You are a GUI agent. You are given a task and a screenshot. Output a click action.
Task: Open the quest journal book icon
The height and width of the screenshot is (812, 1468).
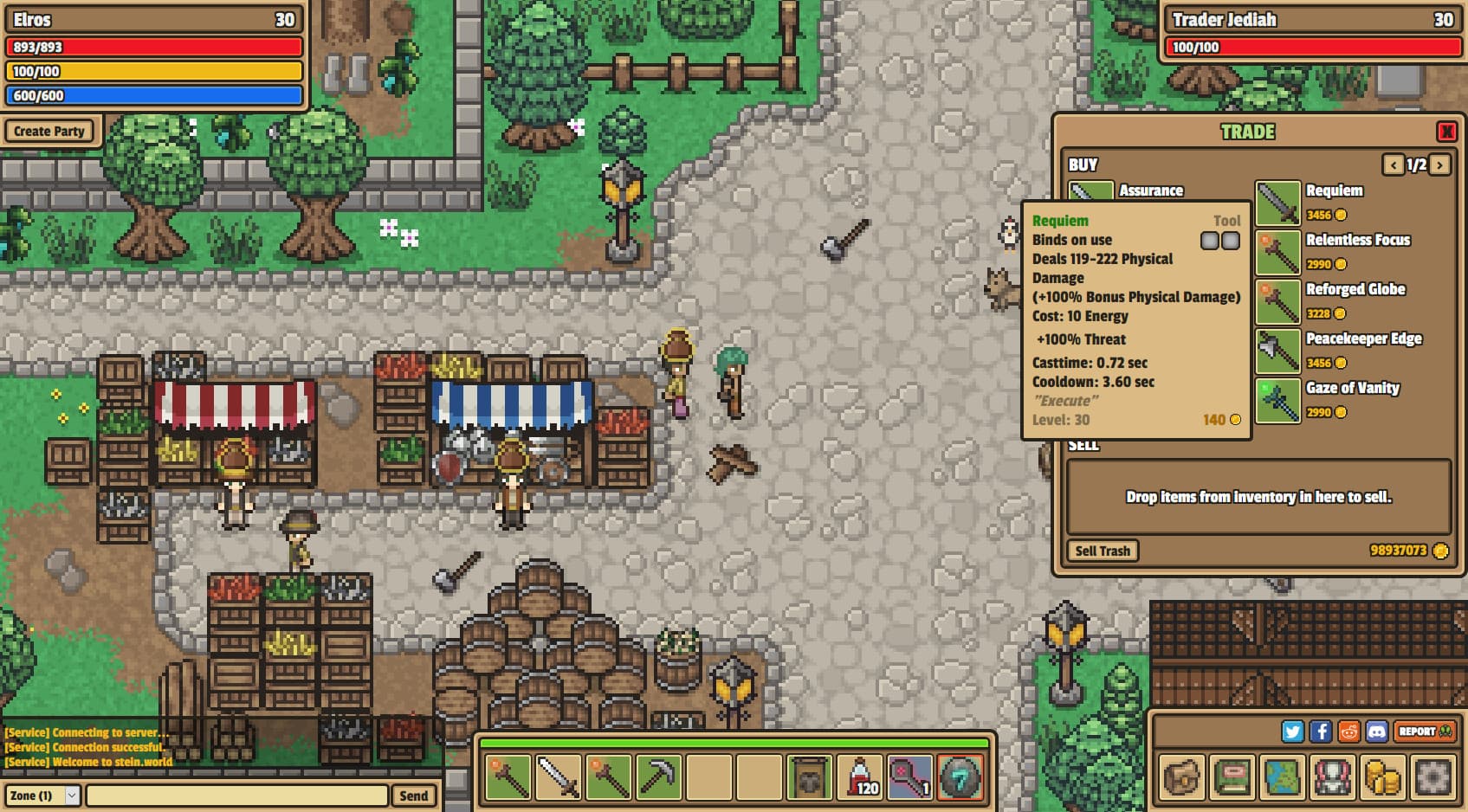1232,777
